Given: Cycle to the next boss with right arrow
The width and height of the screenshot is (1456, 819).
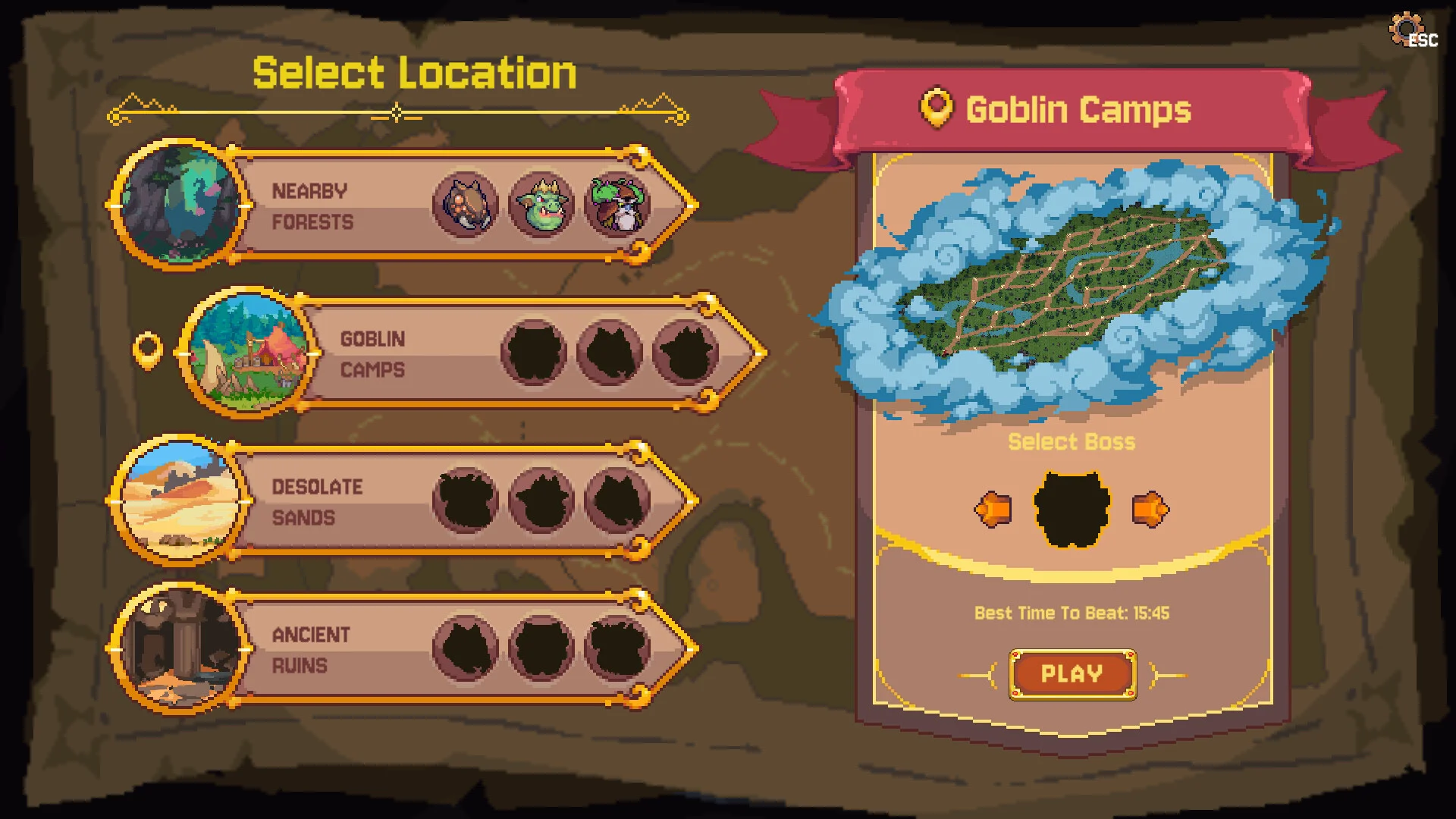Looking at the screenshot, I should (1150, 510).
